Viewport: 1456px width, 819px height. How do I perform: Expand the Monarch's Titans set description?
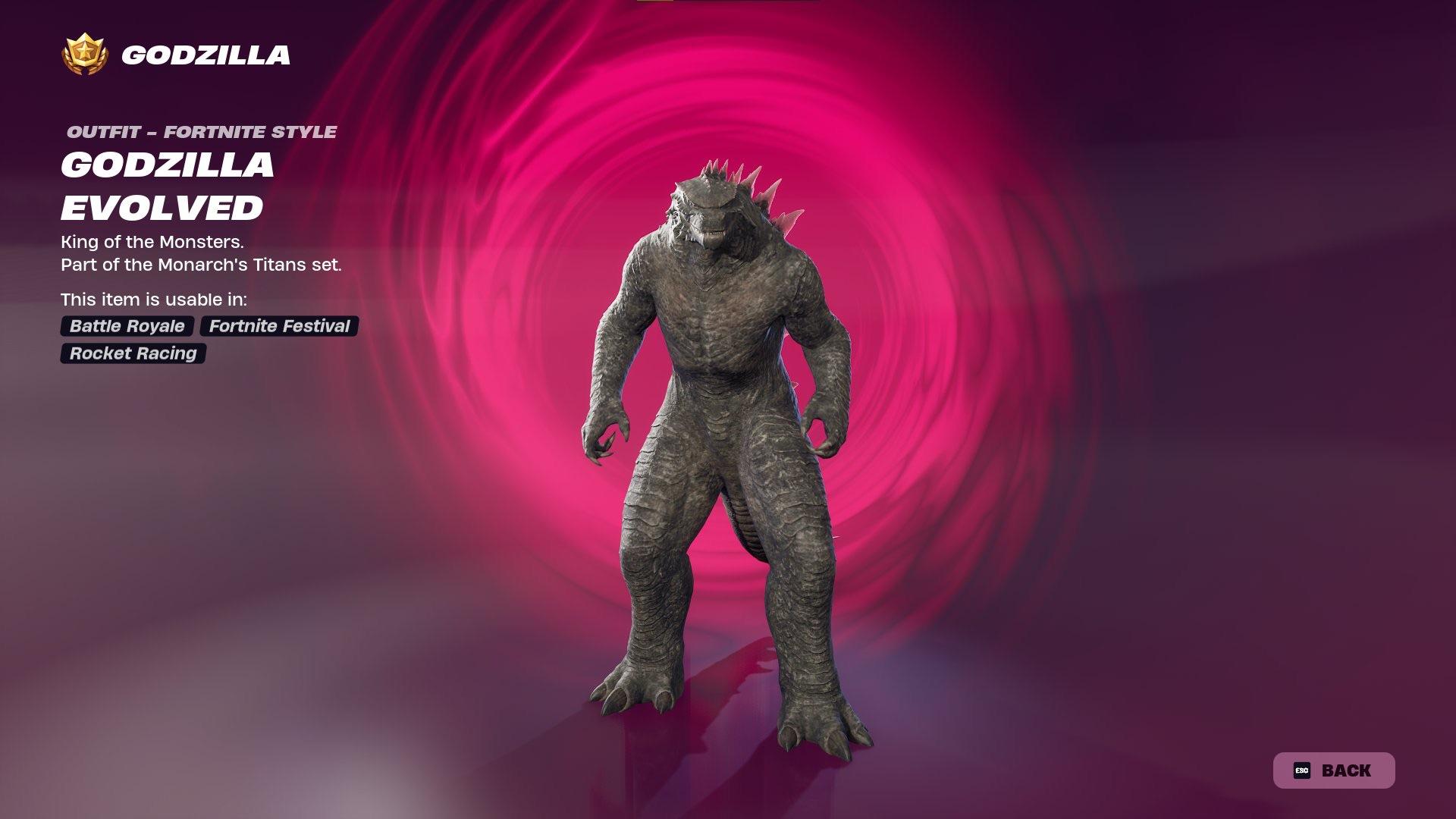[202, 265]
